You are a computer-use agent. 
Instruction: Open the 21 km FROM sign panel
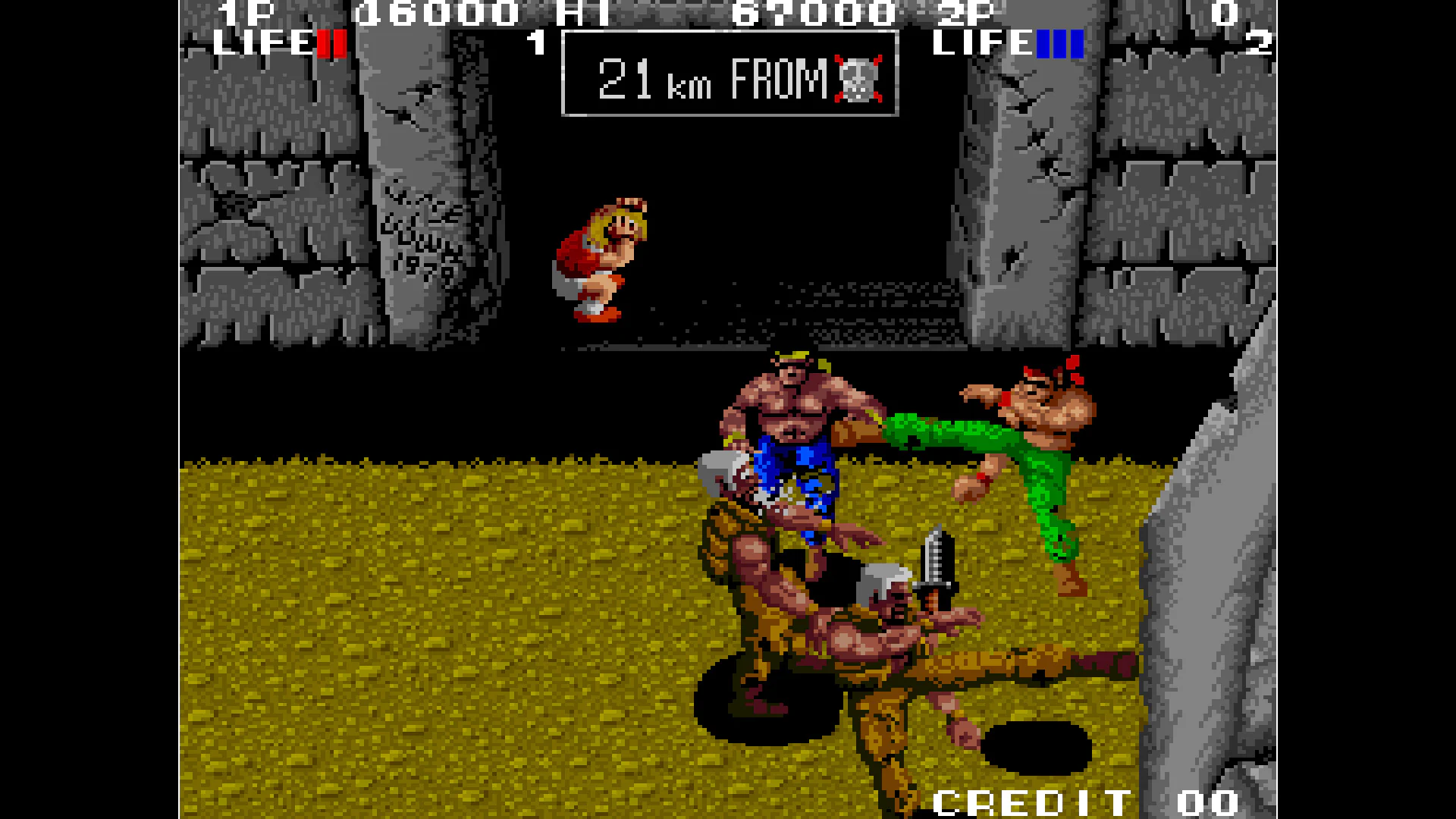[x=728, y=76]
